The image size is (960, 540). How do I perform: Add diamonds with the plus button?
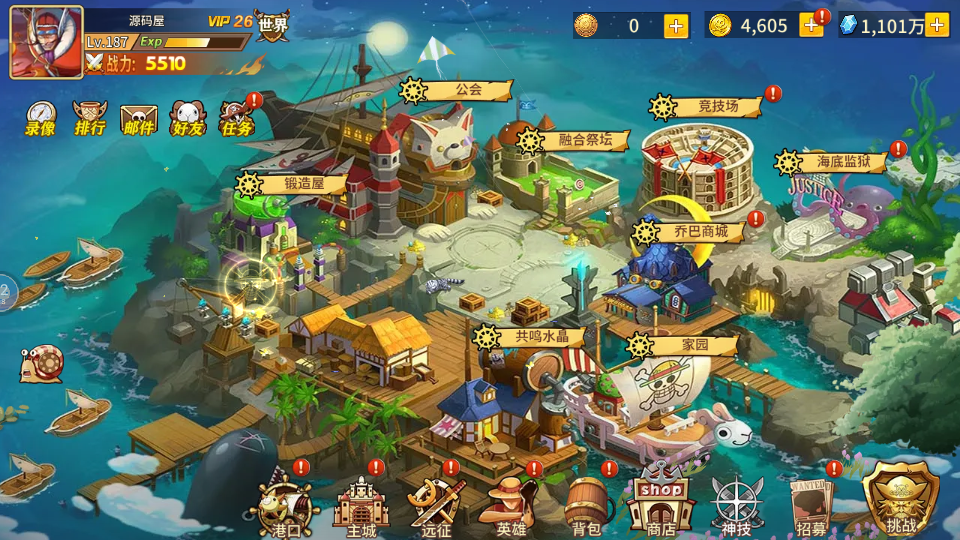pyautogui.click(x=937, y=26)
